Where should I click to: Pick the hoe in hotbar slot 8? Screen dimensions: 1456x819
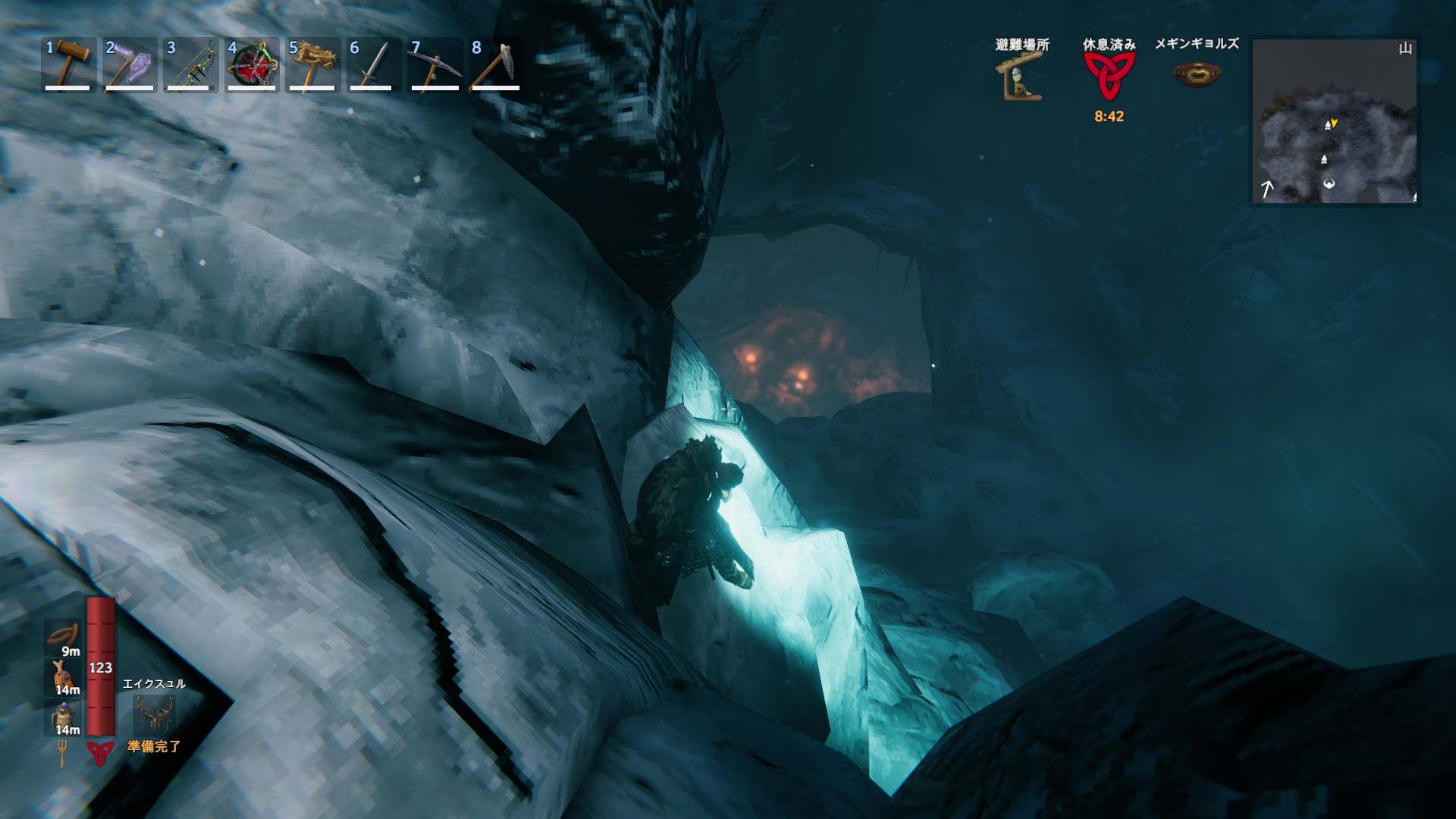click(x=496, y=64)
